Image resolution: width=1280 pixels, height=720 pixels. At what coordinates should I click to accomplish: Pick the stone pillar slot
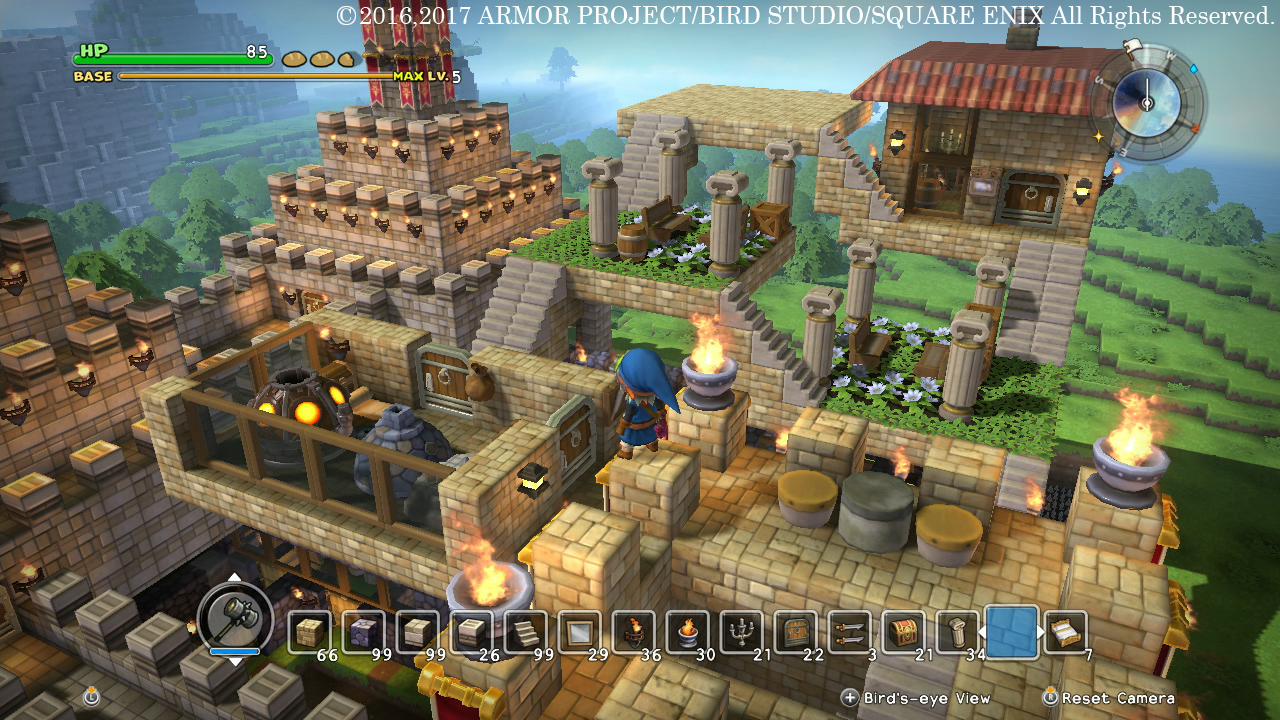tap(957, 632)
